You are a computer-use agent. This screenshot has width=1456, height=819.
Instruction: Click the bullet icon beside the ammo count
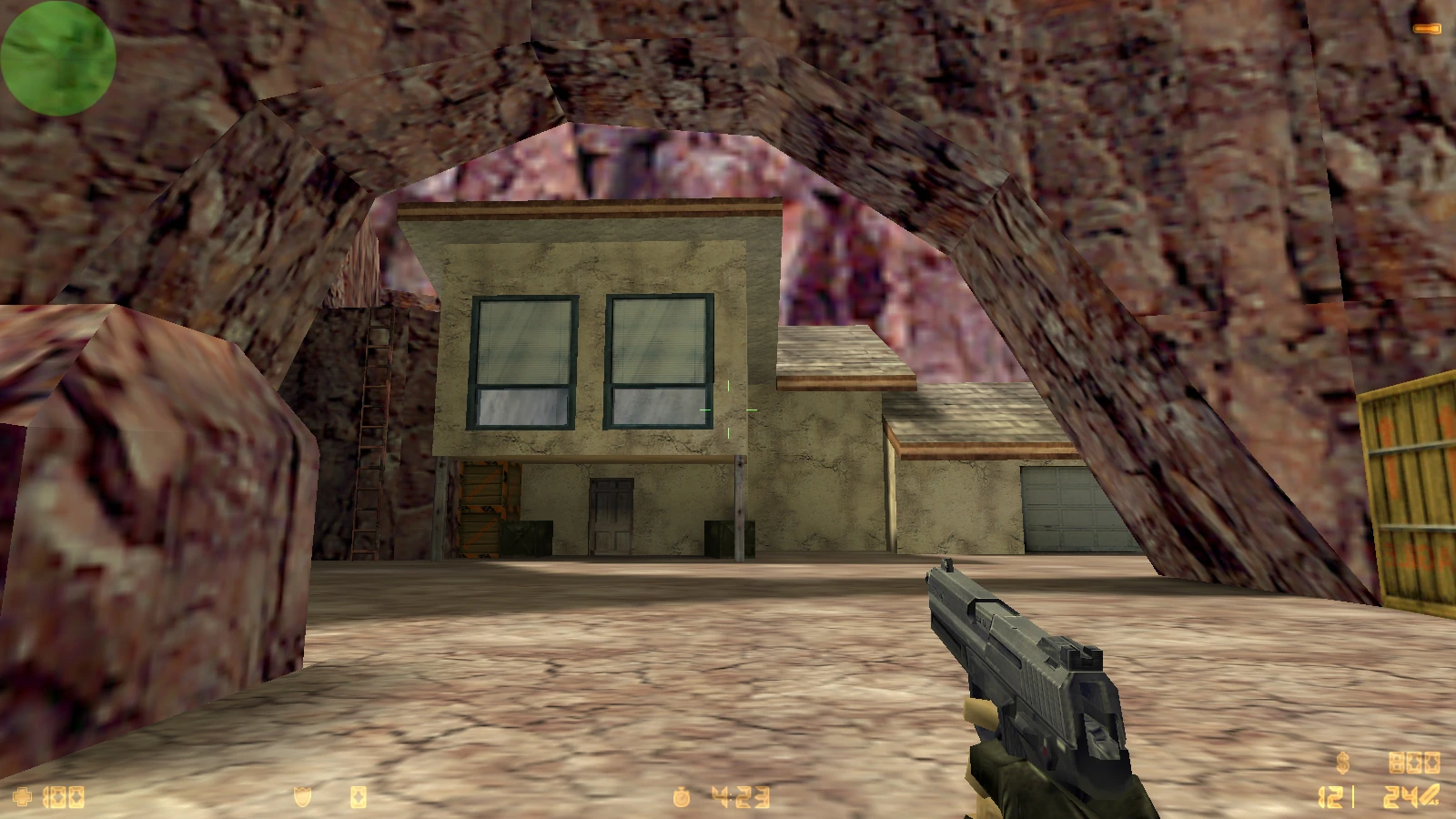tap(1429, 796)
